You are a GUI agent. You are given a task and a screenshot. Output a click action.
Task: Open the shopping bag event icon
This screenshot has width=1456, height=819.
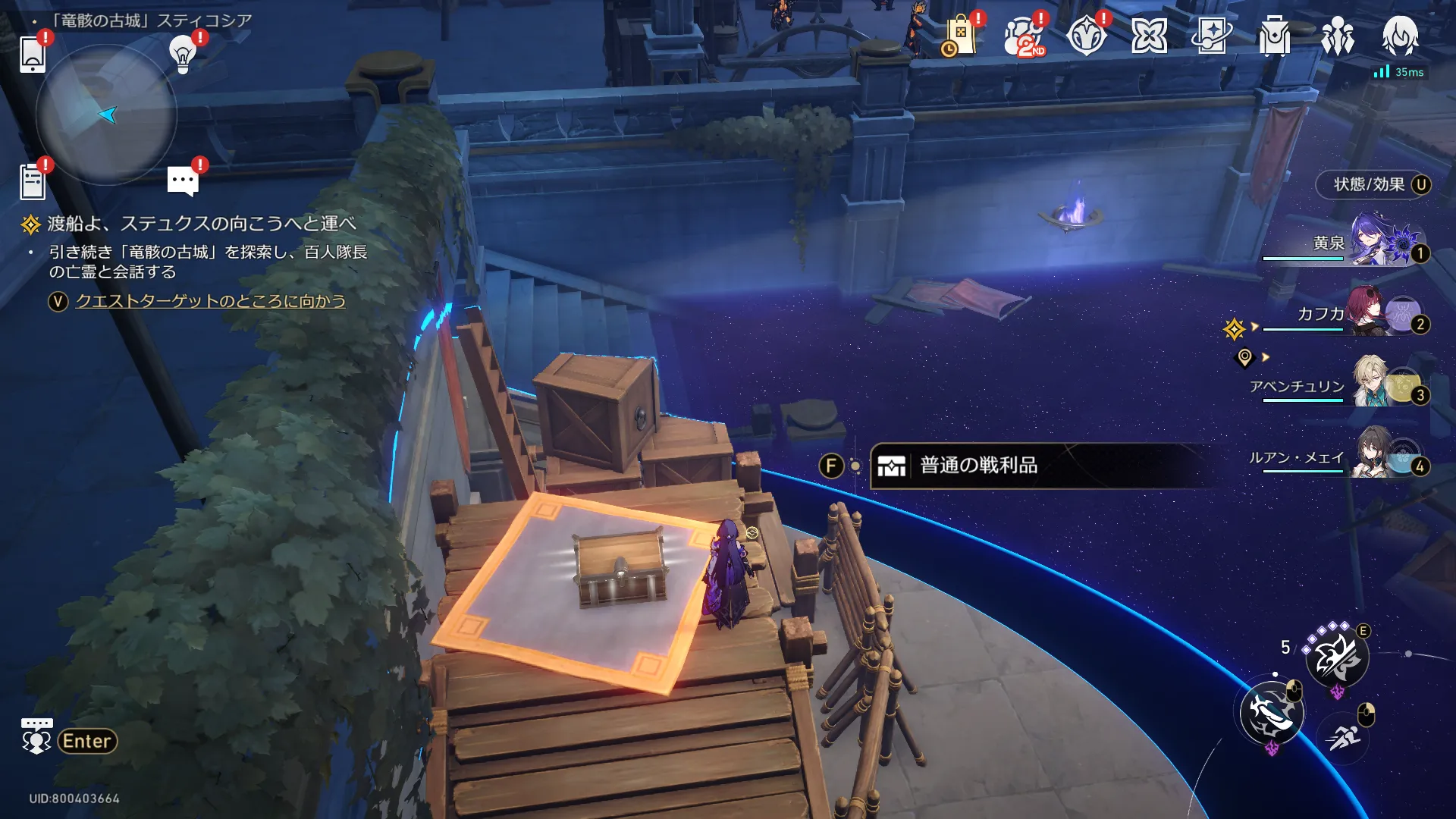[959, 36]
